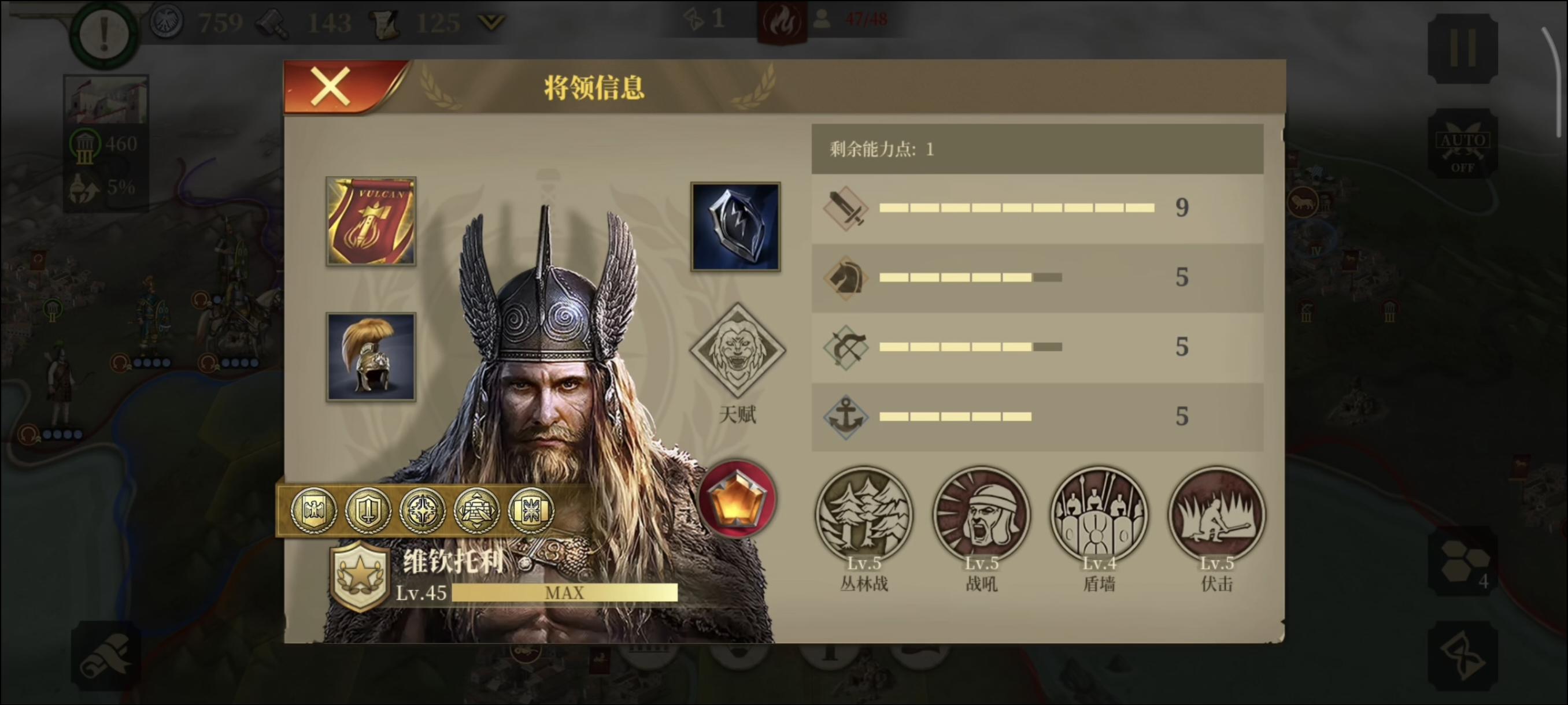Collapse the 剩余能力点 ability panel header
This screenshot has width=1568, height=705.
click(1037, 149)
